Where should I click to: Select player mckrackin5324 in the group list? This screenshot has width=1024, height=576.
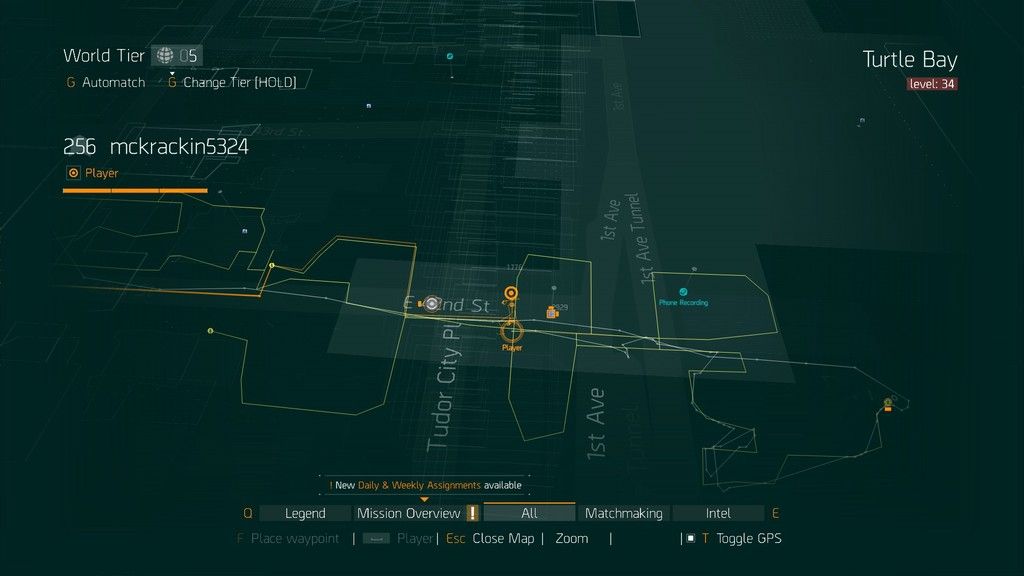click(x=178, y=147)
